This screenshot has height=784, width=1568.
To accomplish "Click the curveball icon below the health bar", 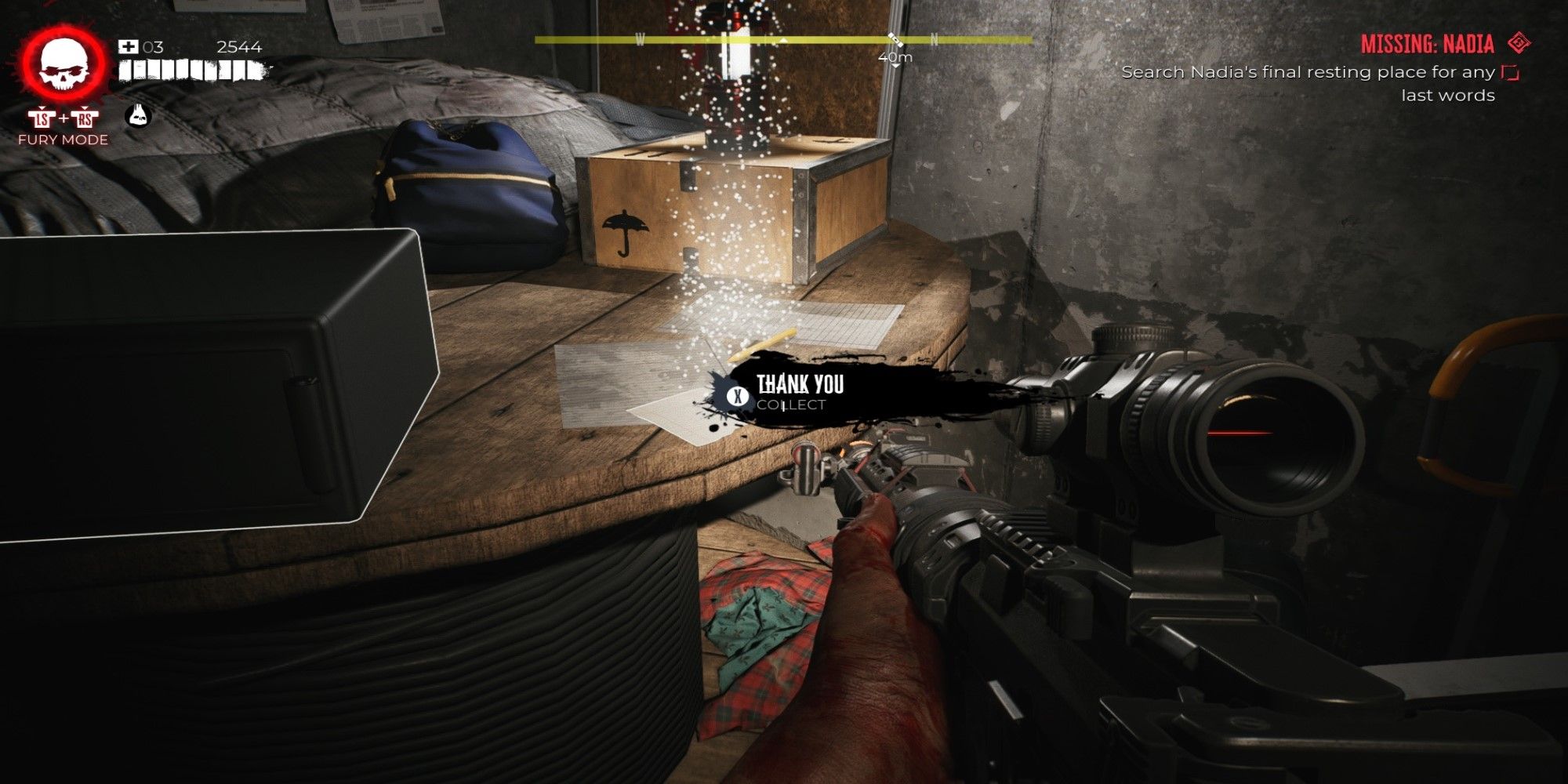I will click(x=139, y=117).
